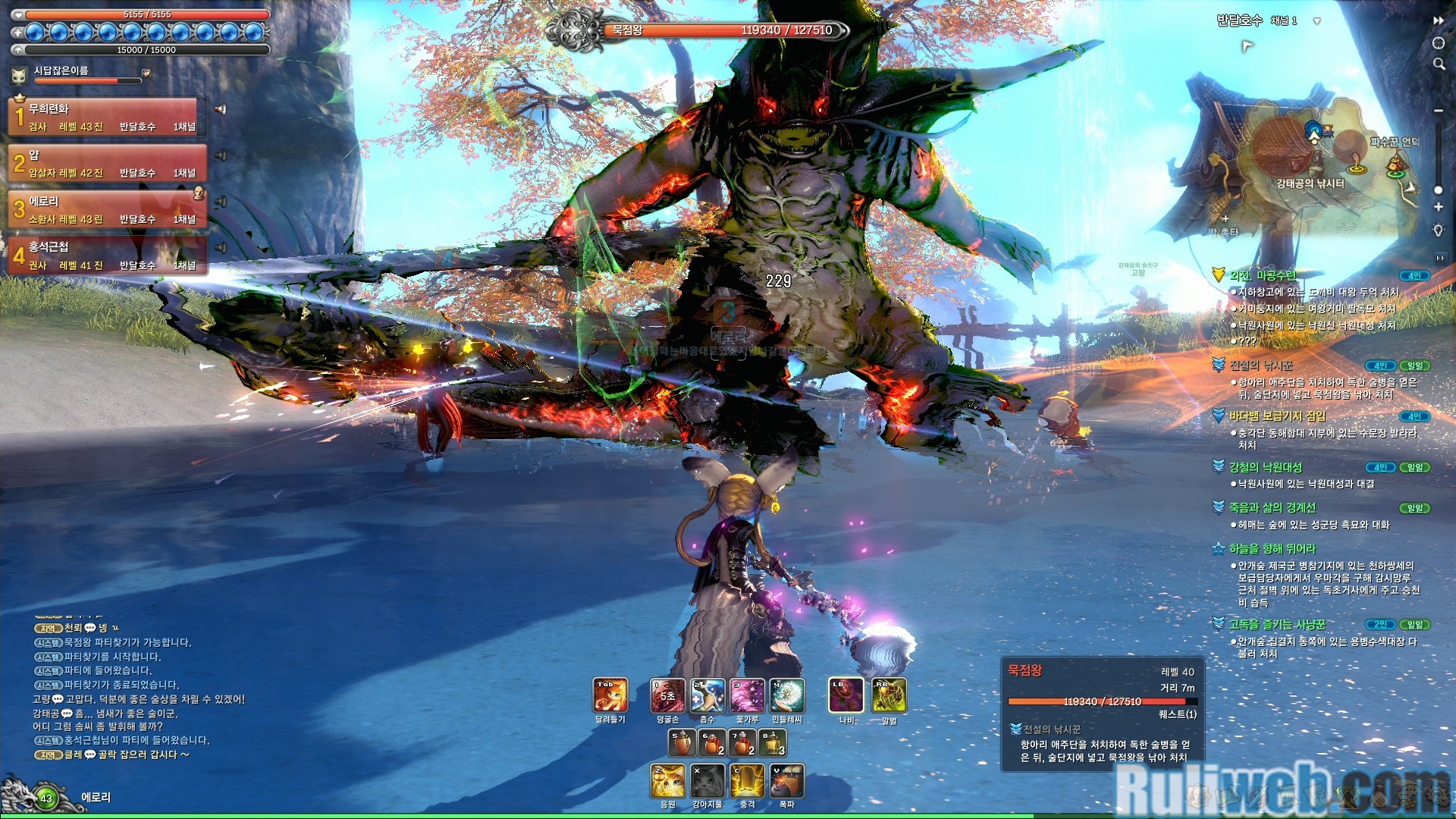Use the 민들레씨 dandelion seed skill
1456x819 pixels.
787,695
